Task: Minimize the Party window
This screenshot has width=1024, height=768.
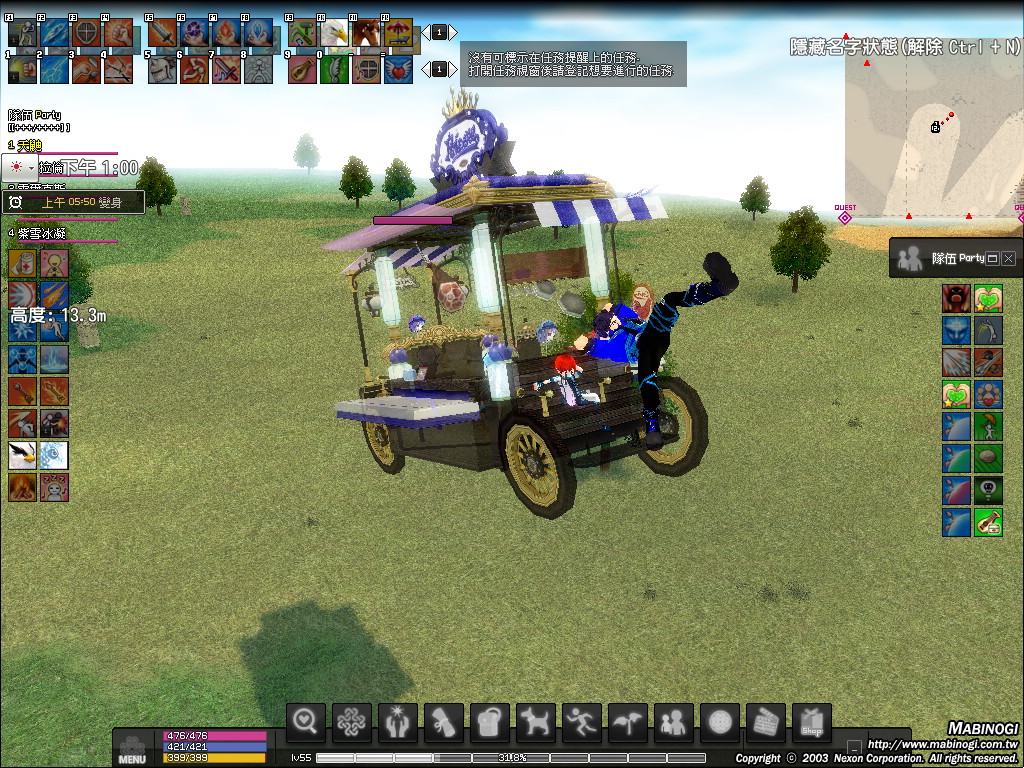Action: [992, 258]
